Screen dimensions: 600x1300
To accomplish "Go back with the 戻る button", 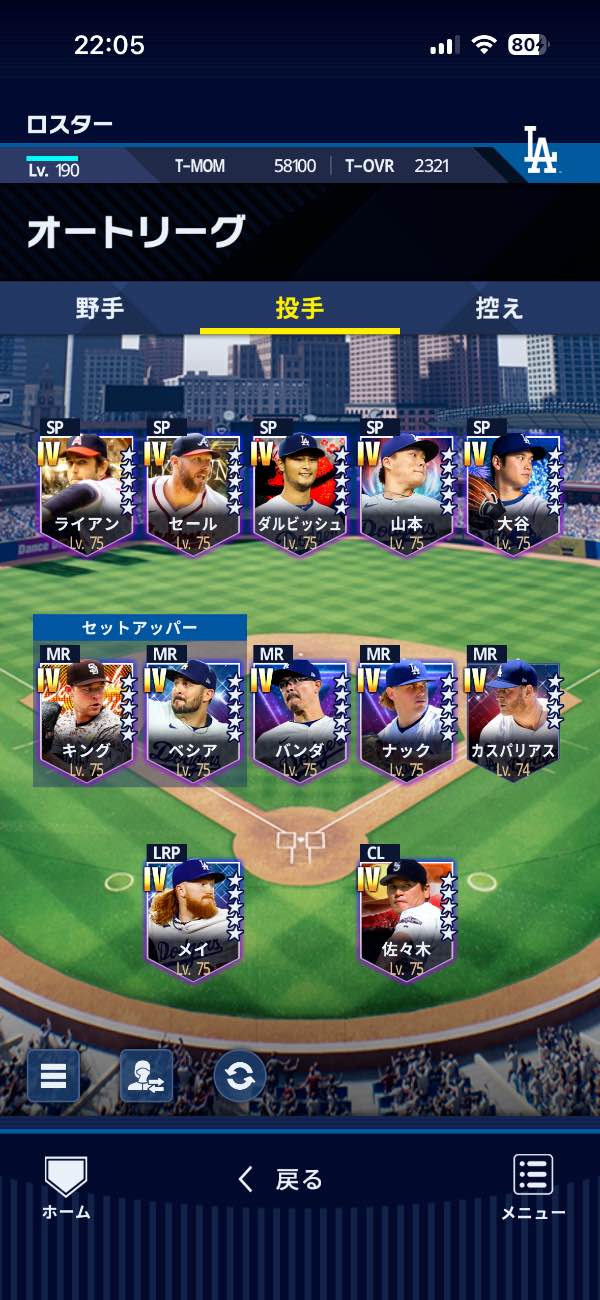I will [281, 1180].
